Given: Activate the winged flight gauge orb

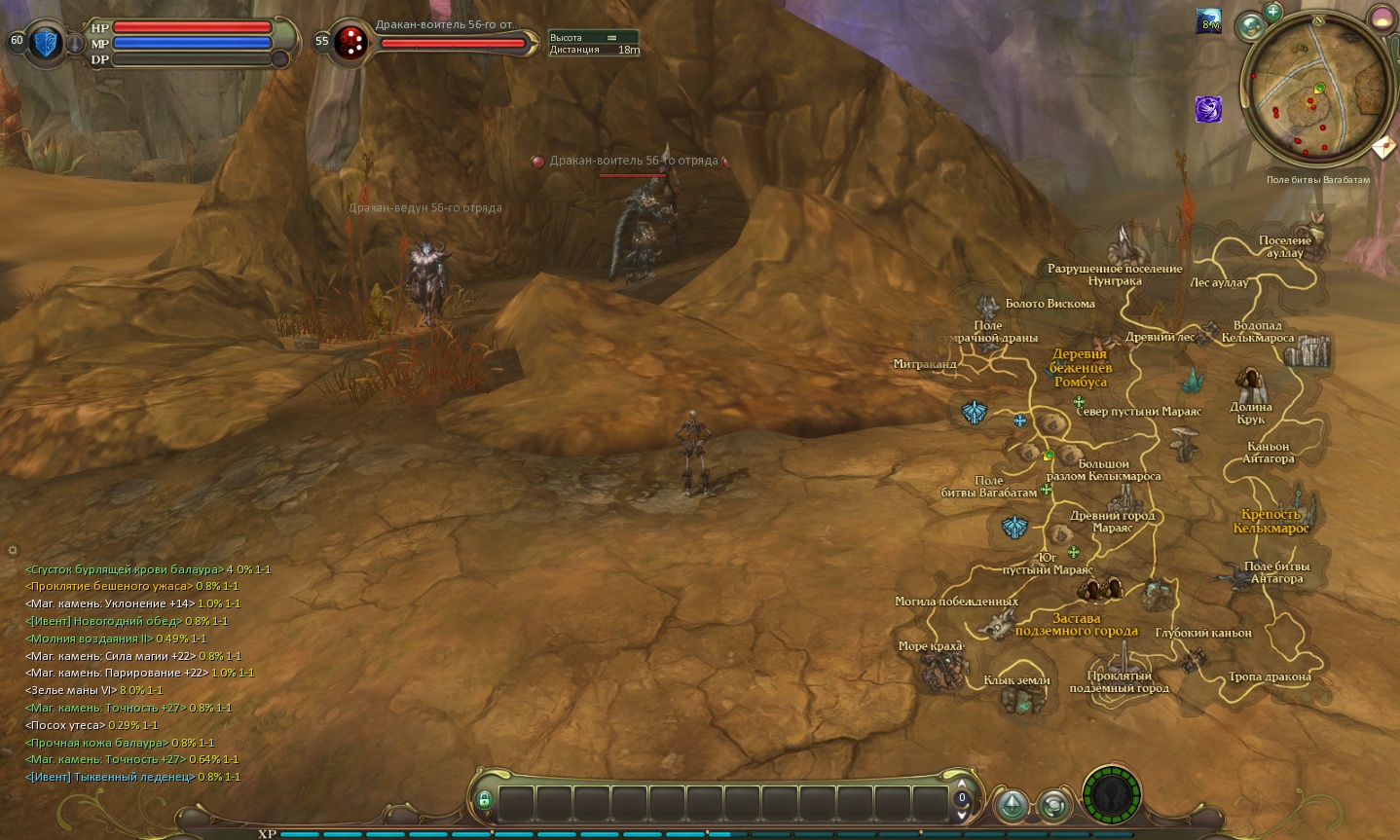Looking at the screenshot, I should (x=1110, y=795).
